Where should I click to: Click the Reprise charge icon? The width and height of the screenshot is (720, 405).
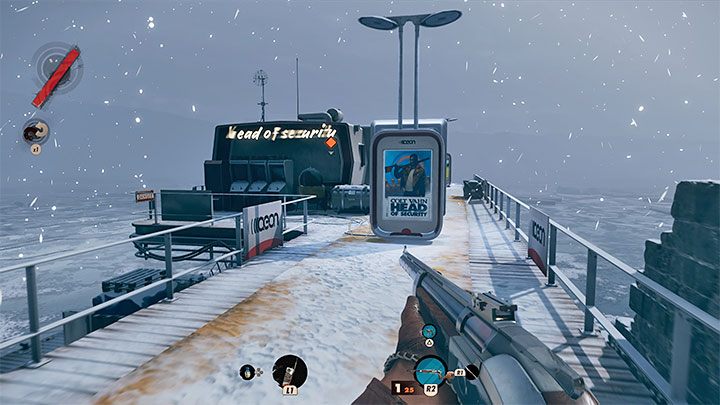36,131
